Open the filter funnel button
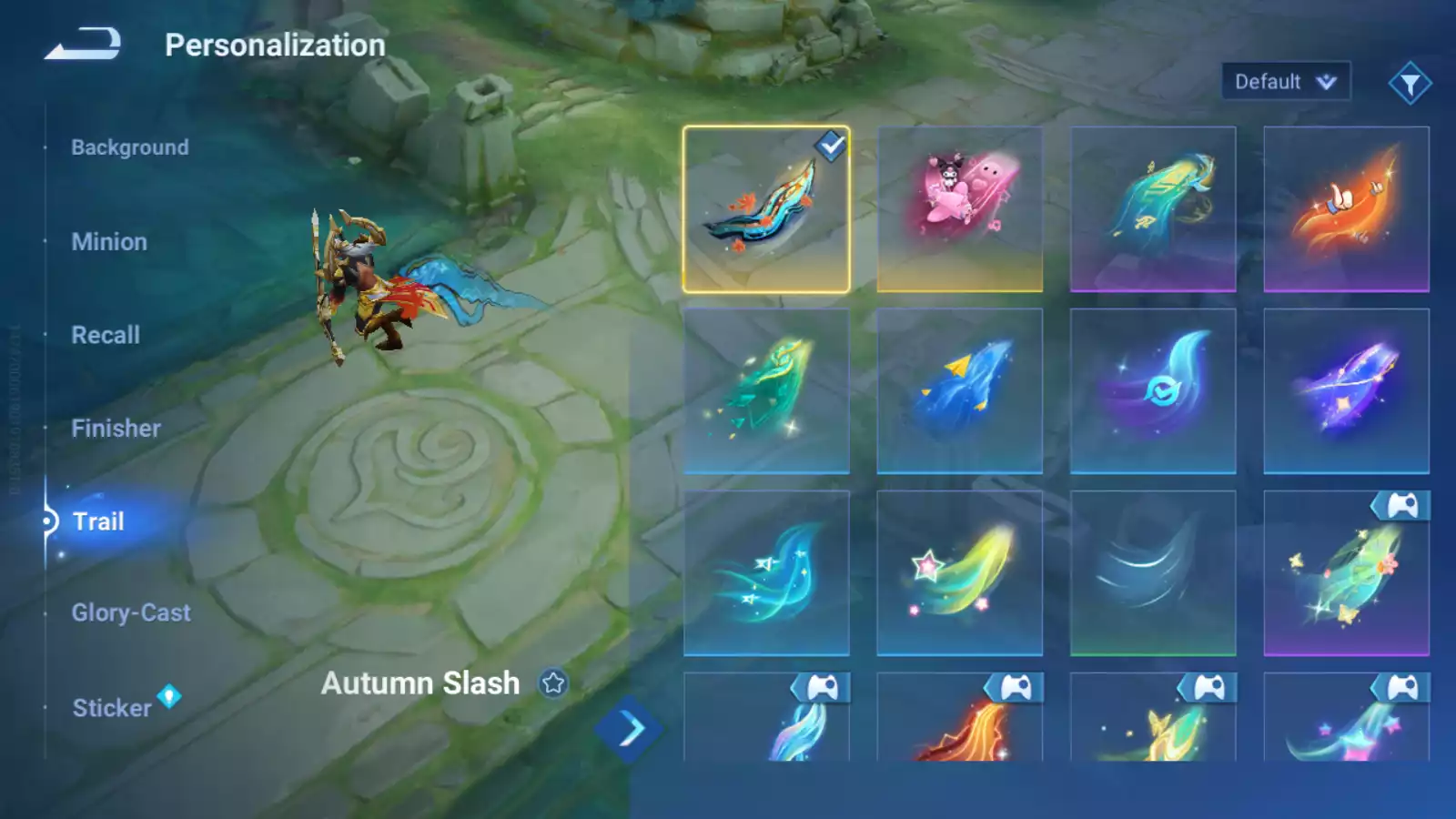The width and height of the screenshot is (1456, 819). tap(1410, 84)
